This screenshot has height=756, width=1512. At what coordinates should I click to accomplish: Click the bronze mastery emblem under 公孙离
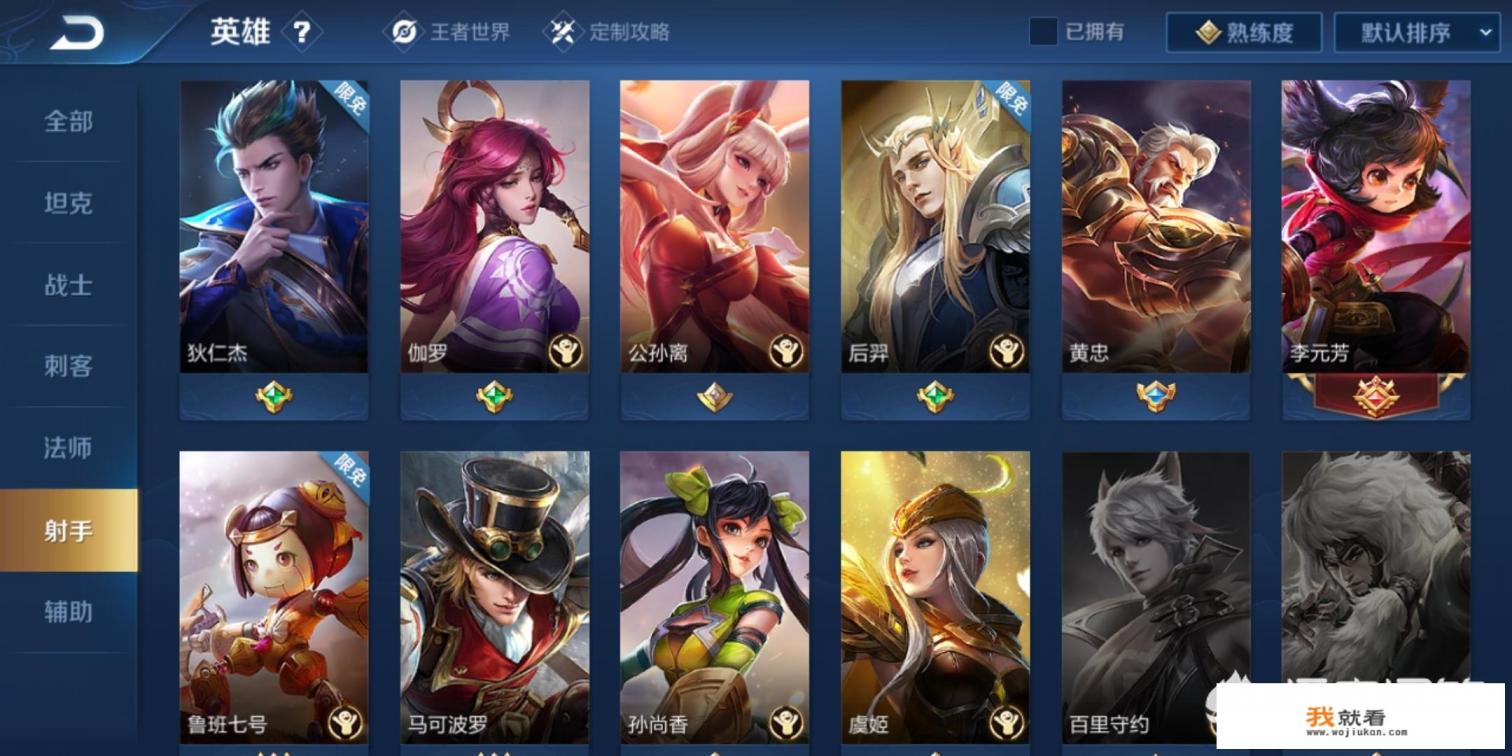point(713,395)
